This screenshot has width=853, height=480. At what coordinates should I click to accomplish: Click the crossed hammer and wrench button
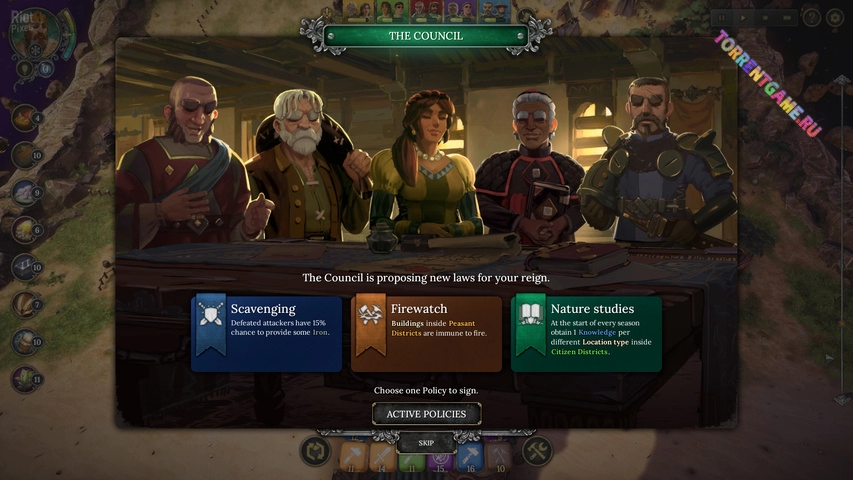pos(537,452)
